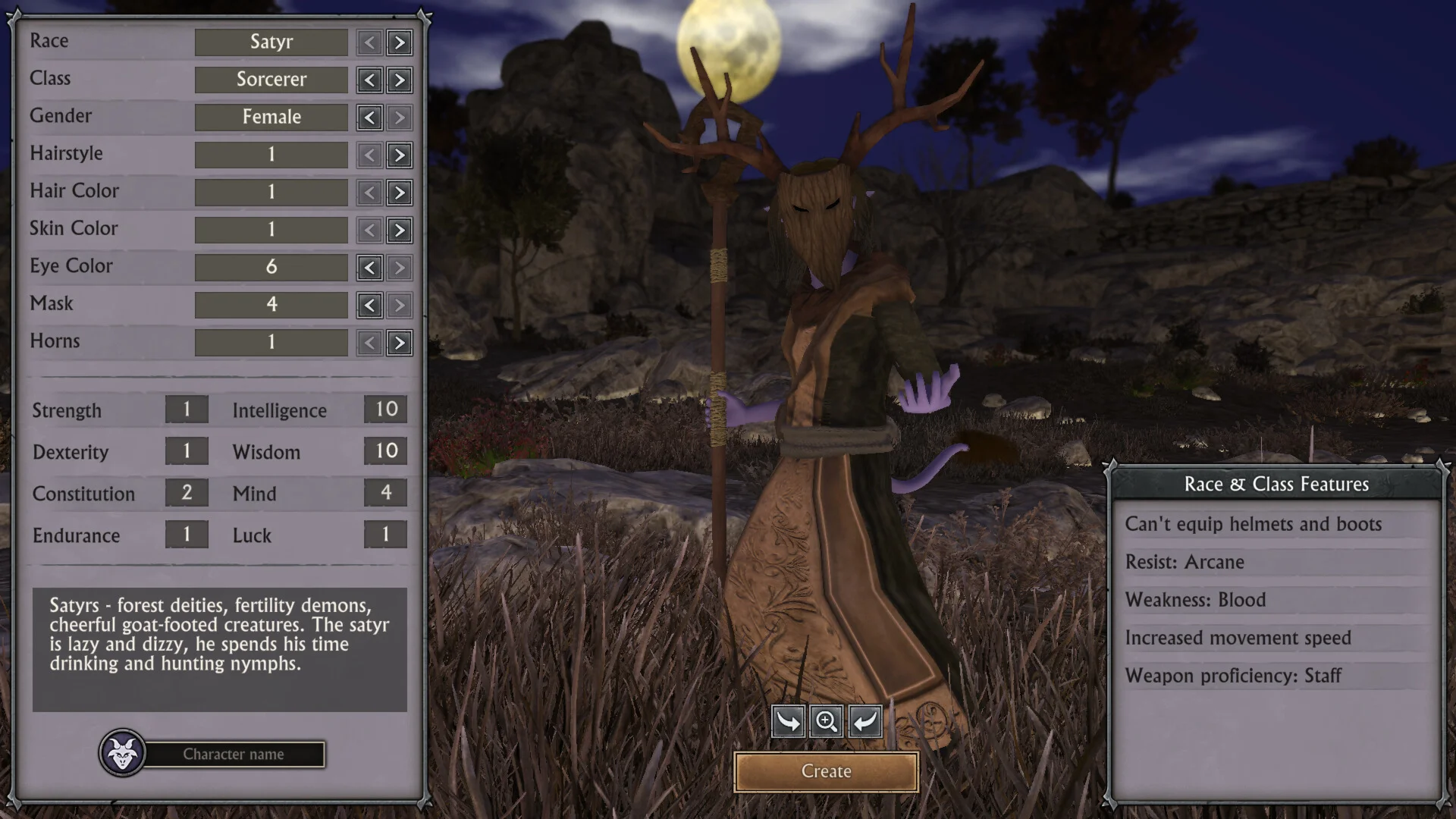Screen dimensions: 1456x819
Task: Change Gender to the previous option
Action: tap(369, 118)
